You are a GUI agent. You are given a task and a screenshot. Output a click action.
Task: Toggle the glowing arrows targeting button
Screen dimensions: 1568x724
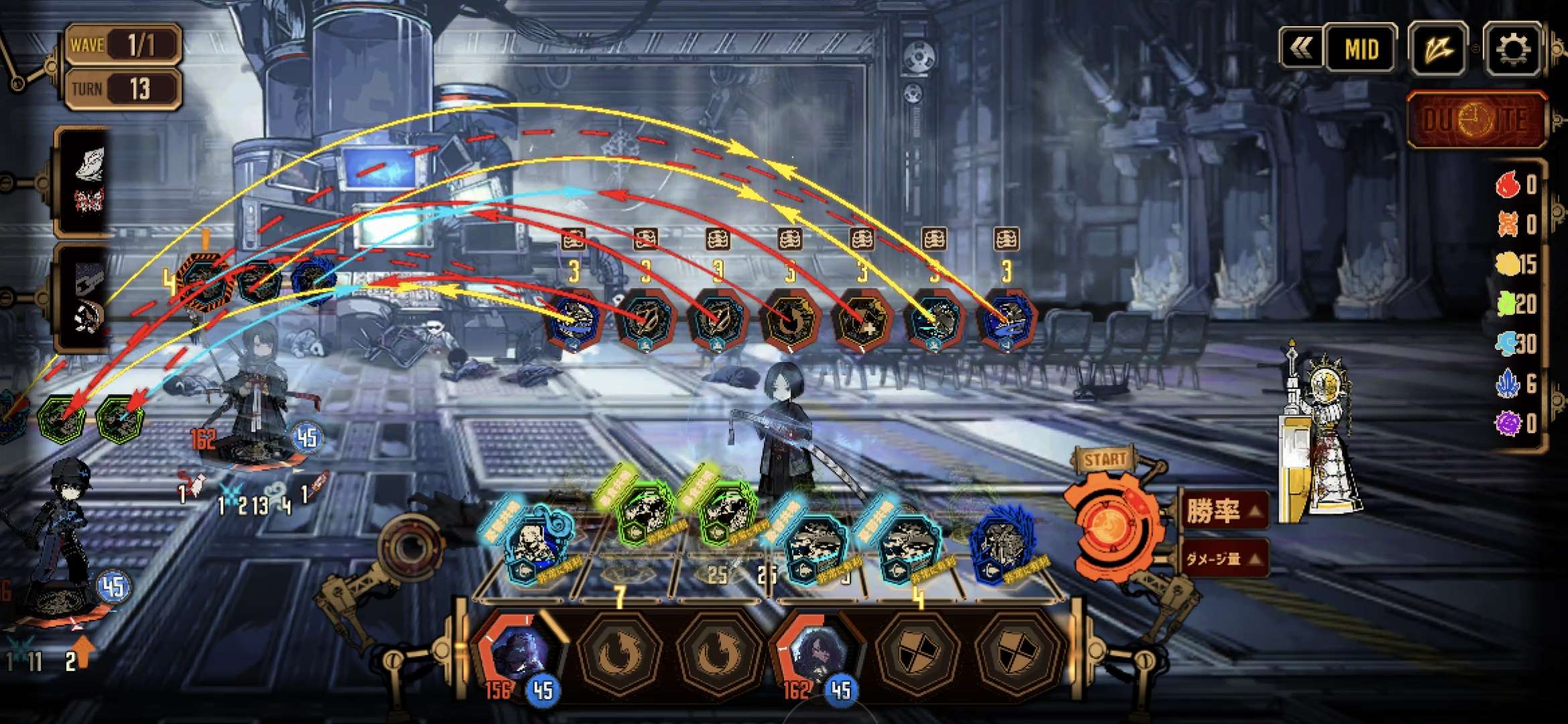(x=1438, y=49)
